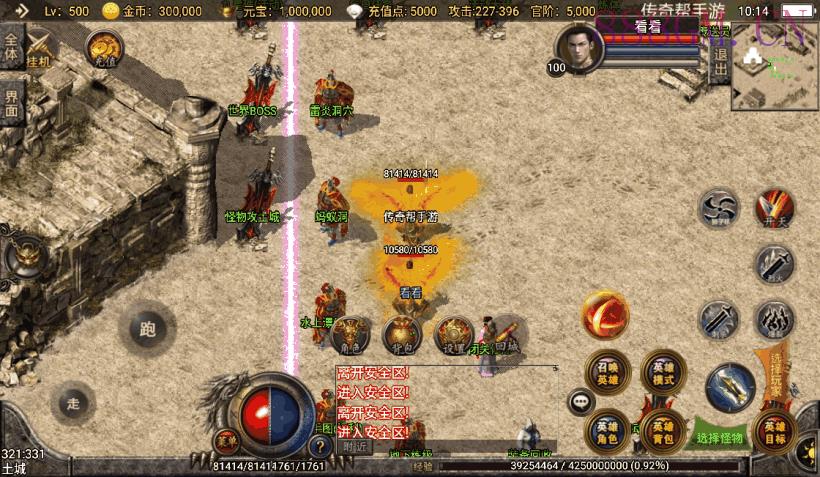Open the 英雄背包 hero bag

(x=663, y=430)
